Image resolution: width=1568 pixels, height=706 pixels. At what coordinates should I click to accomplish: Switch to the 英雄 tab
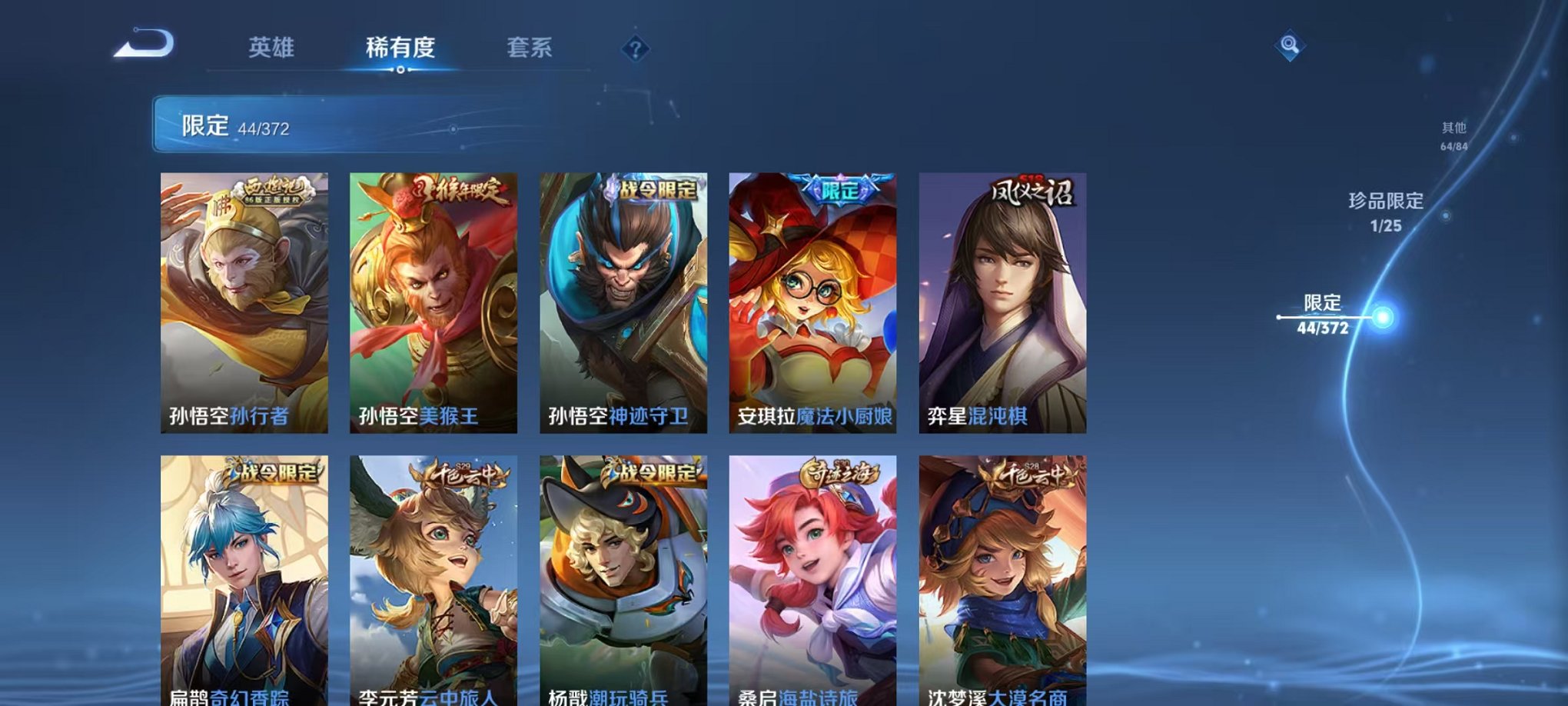(x=273, y=48)
